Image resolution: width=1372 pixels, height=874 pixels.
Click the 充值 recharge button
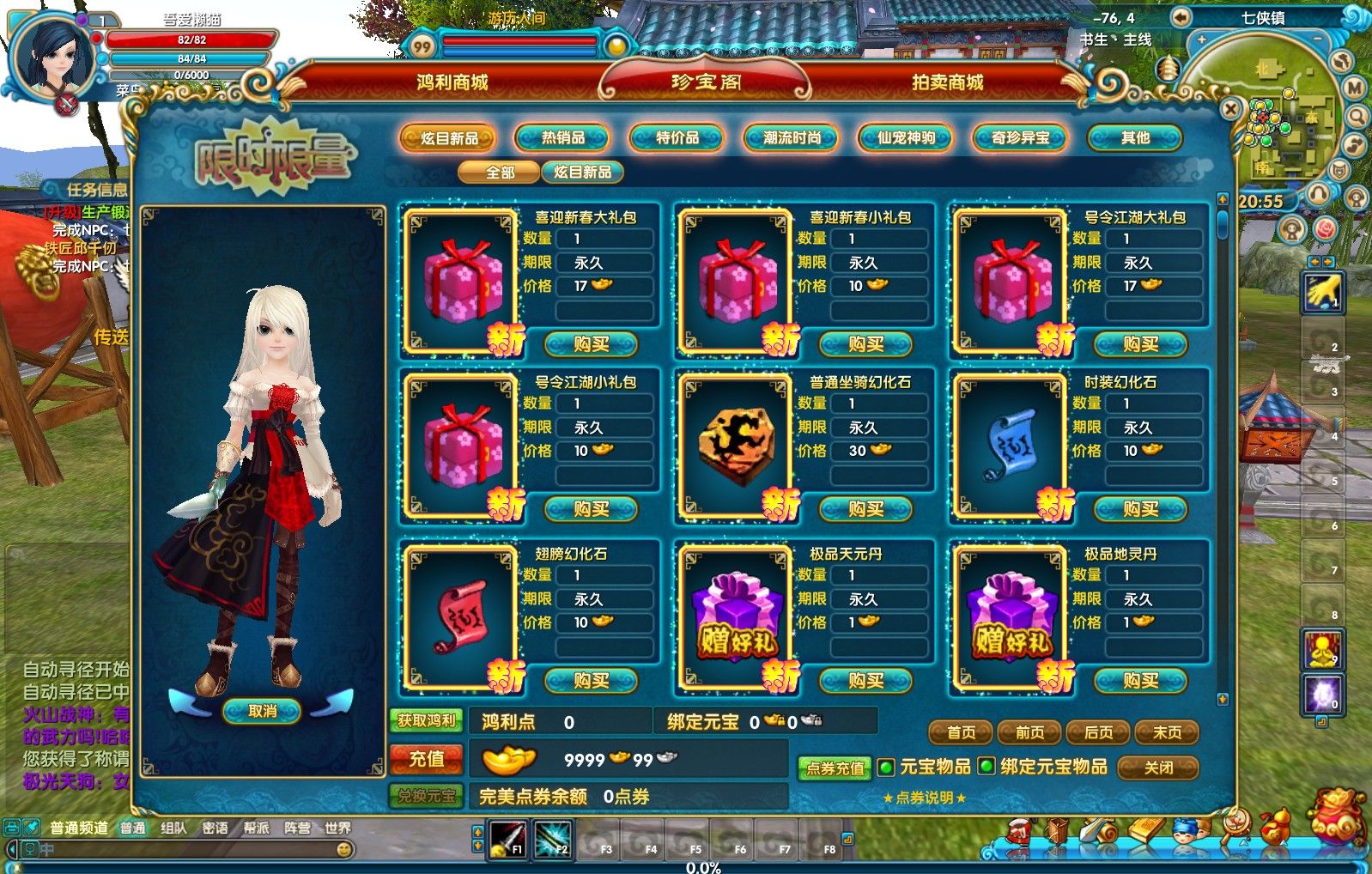tap(427, 759)
